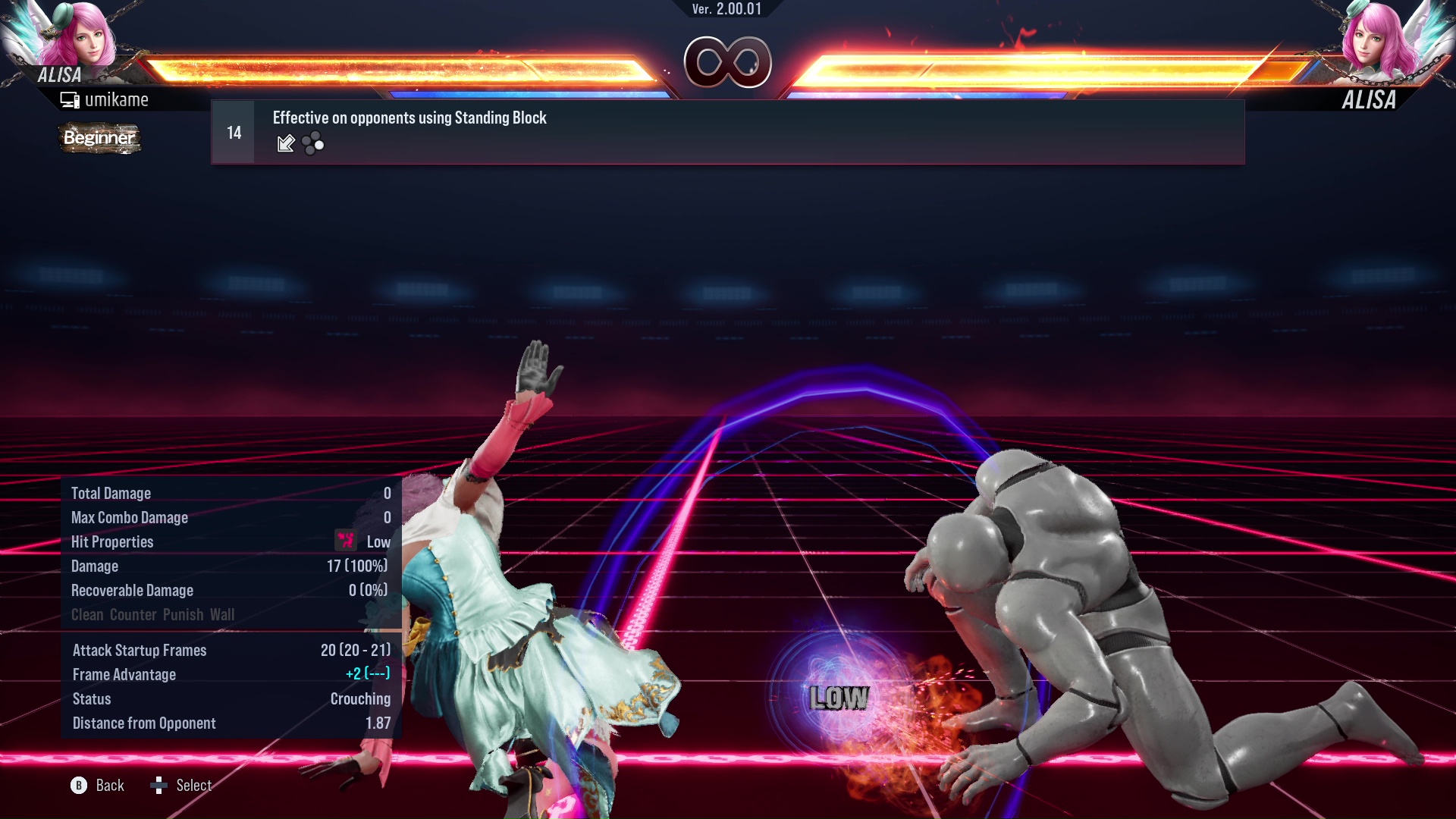Image resolution: width=1456 pixels, height=819 pixels.
Task: Click the Select button prompt icon
Action: coord(159,786)
